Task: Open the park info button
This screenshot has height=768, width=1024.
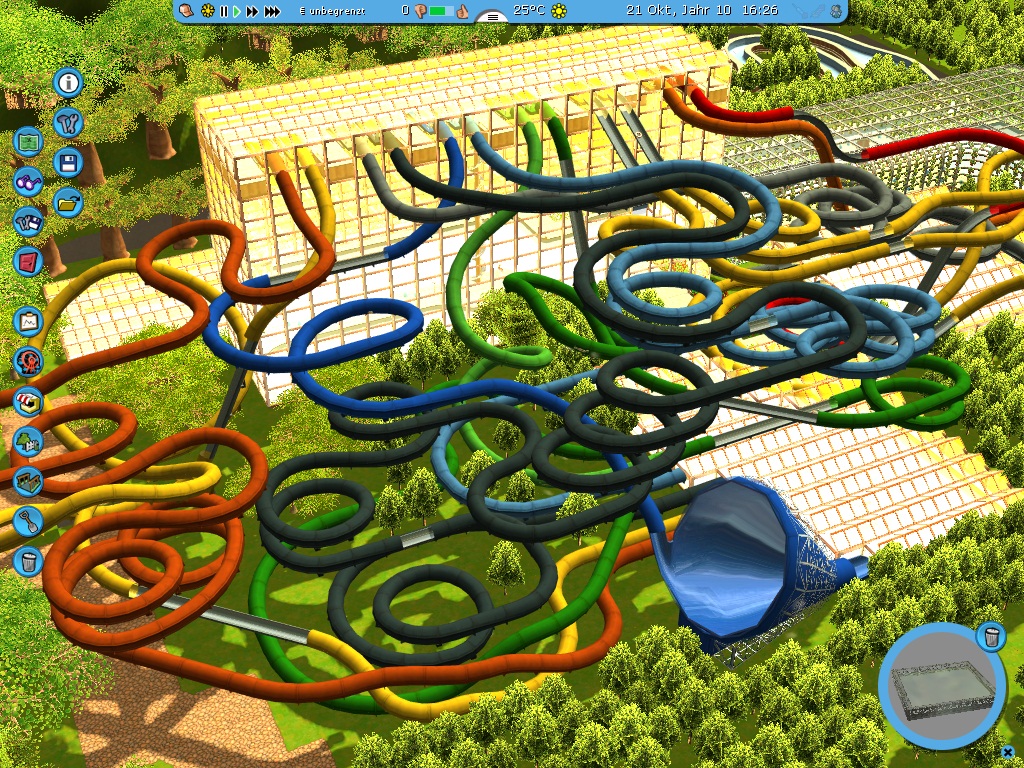Action: click(68, 83)
